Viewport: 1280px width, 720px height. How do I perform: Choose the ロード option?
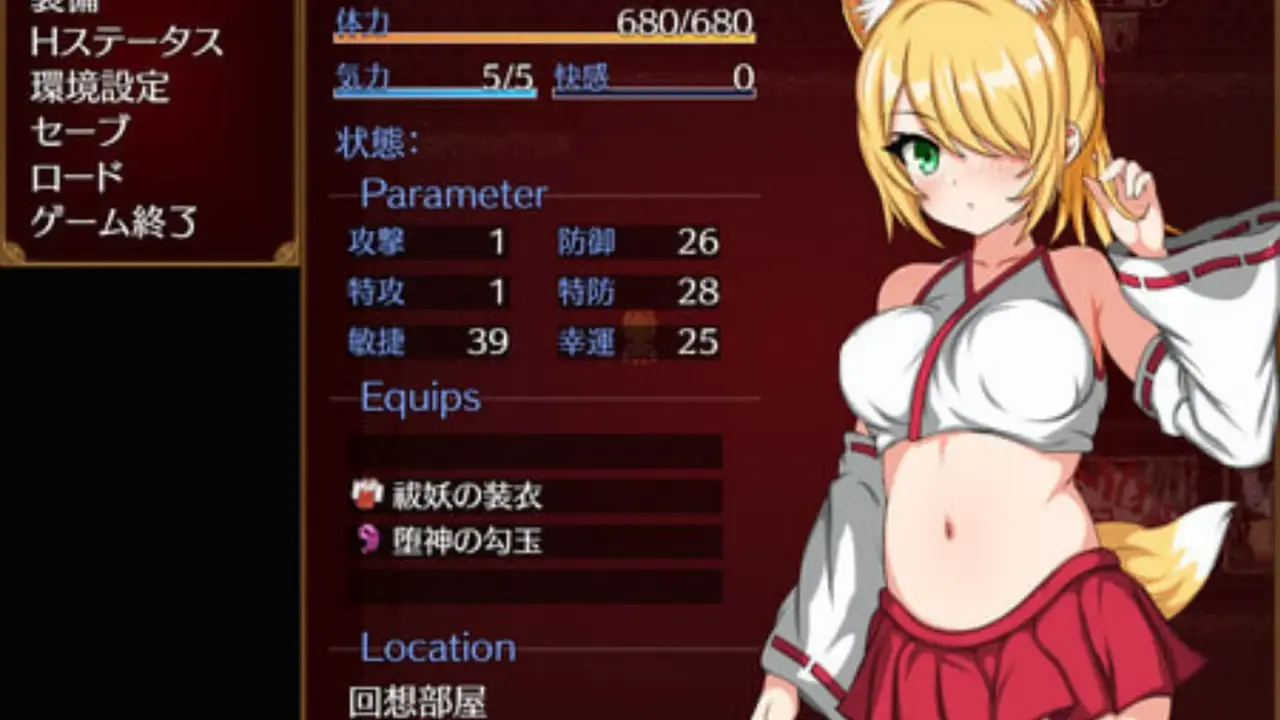pos(77,176)
